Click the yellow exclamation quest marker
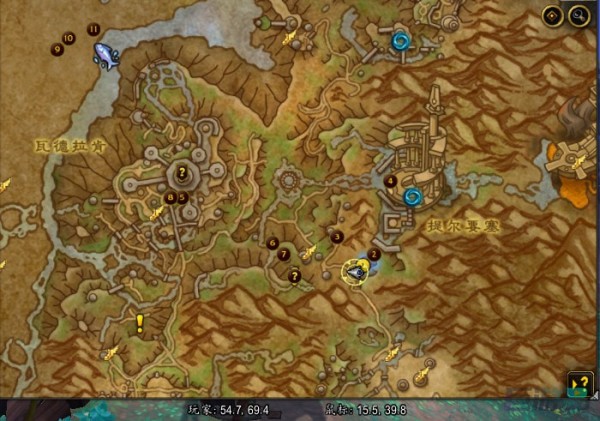Screen dimensions: 600x421 pos(140,322)
